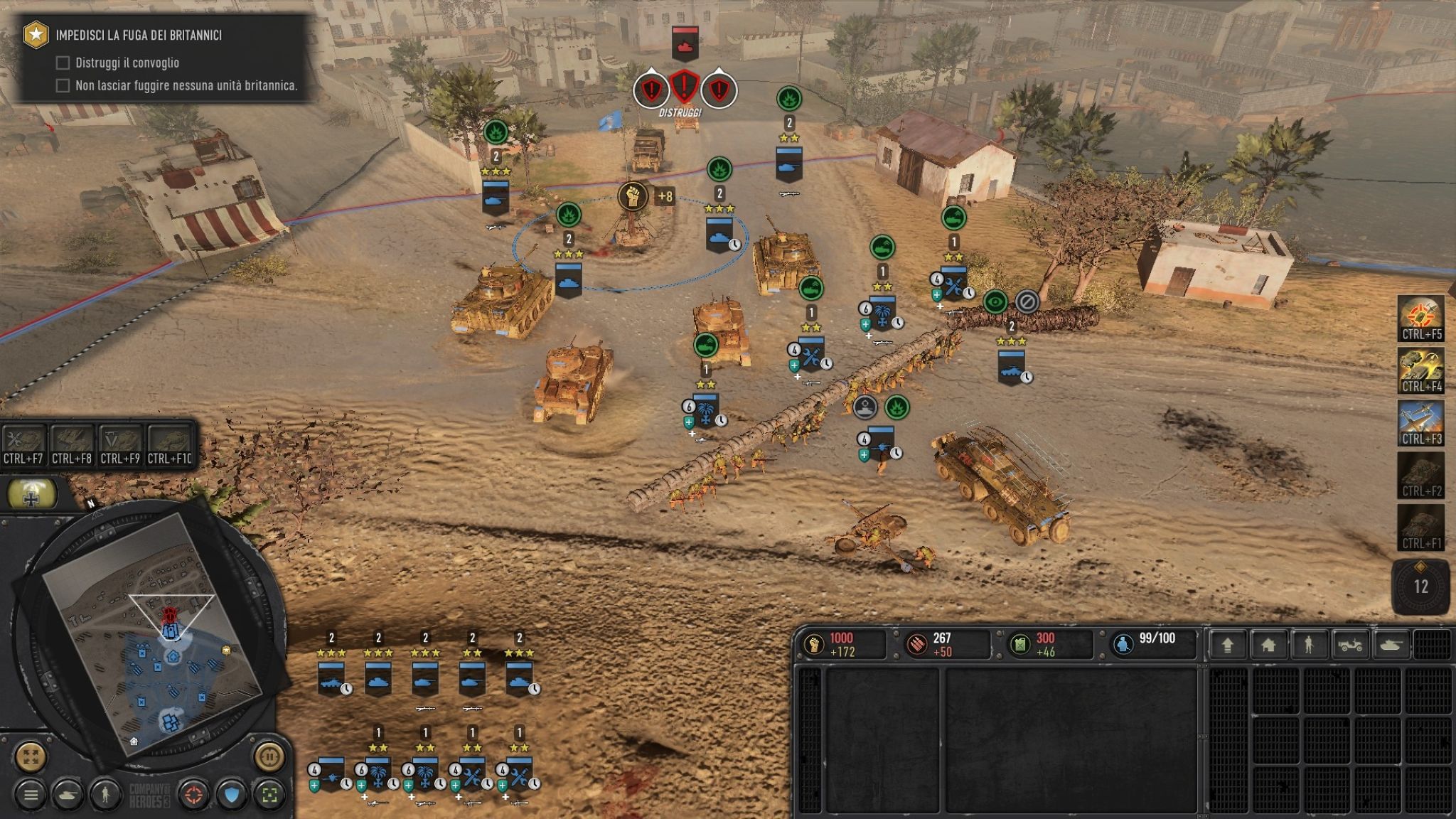Toggle the round tactical pause button
This screenshot has height=819, width=1456.
click(x=269, y=756)
